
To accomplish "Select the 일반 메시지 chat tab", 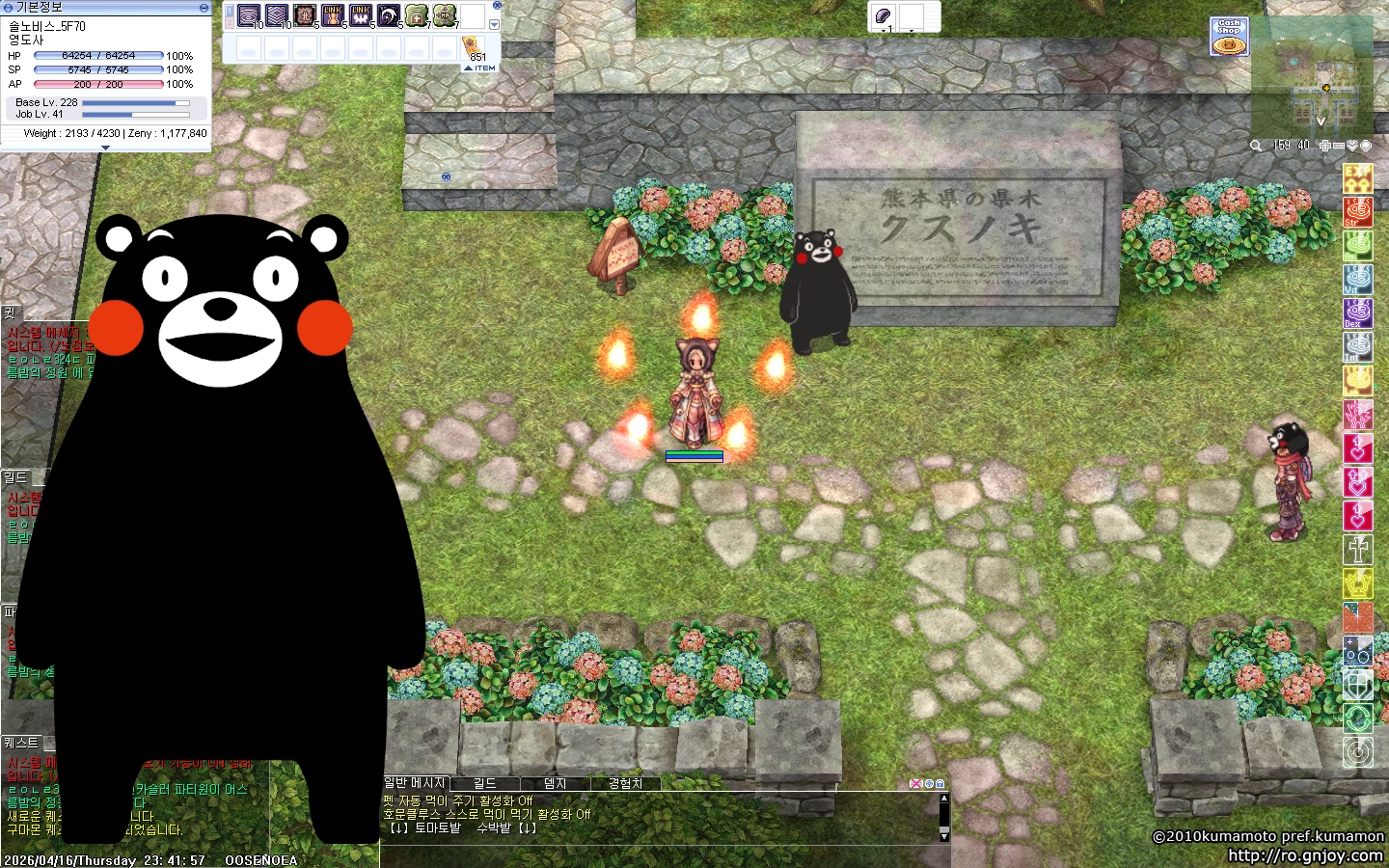I will coord(415,783).
